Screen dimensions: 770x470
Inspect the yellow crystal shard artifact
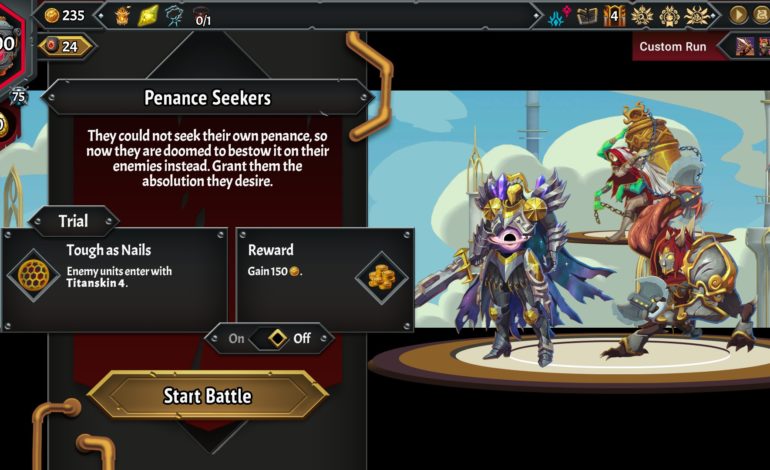148,15
